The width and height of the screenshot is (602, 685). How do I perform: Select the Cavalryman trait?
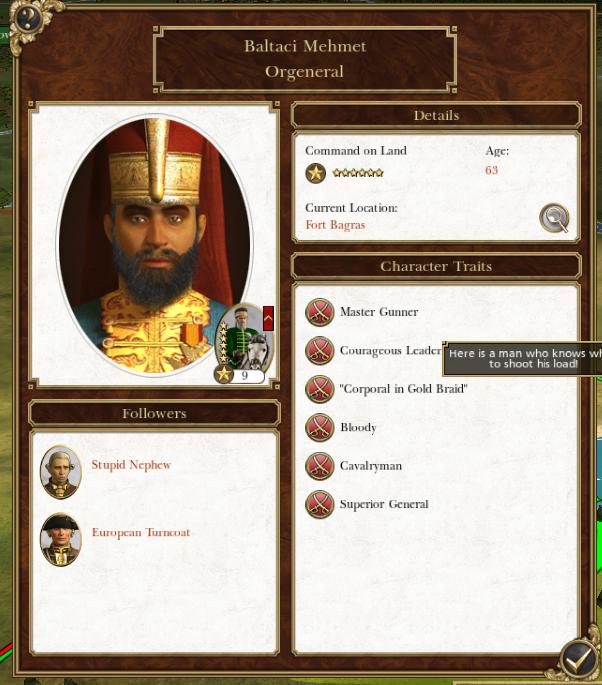[x=370, y=466]
